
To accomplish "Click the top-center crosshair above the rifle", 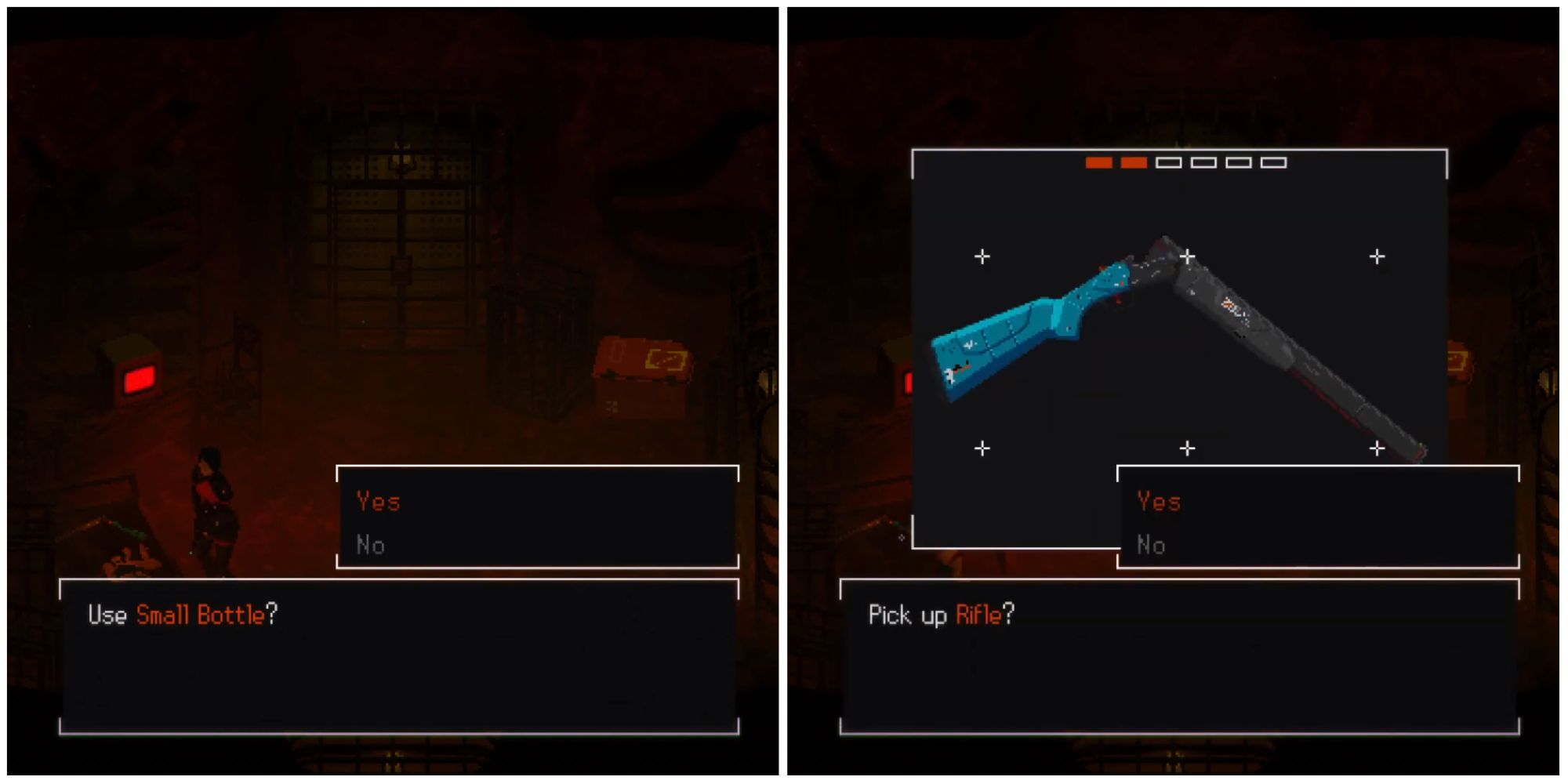I will (x=1186, y=256).
